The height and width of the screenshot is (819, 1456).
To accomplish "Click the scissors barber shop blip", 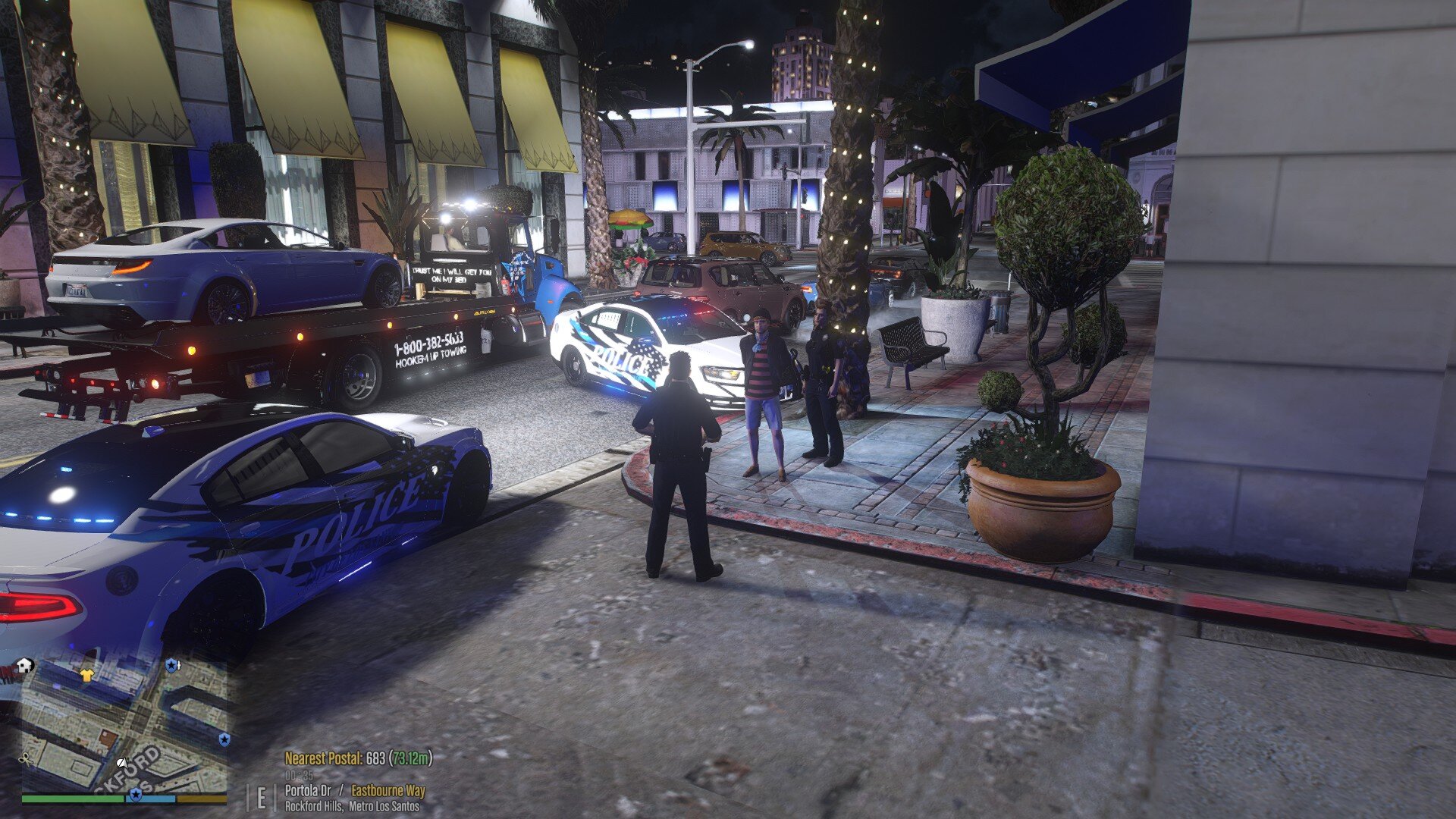I will point(25,758).
